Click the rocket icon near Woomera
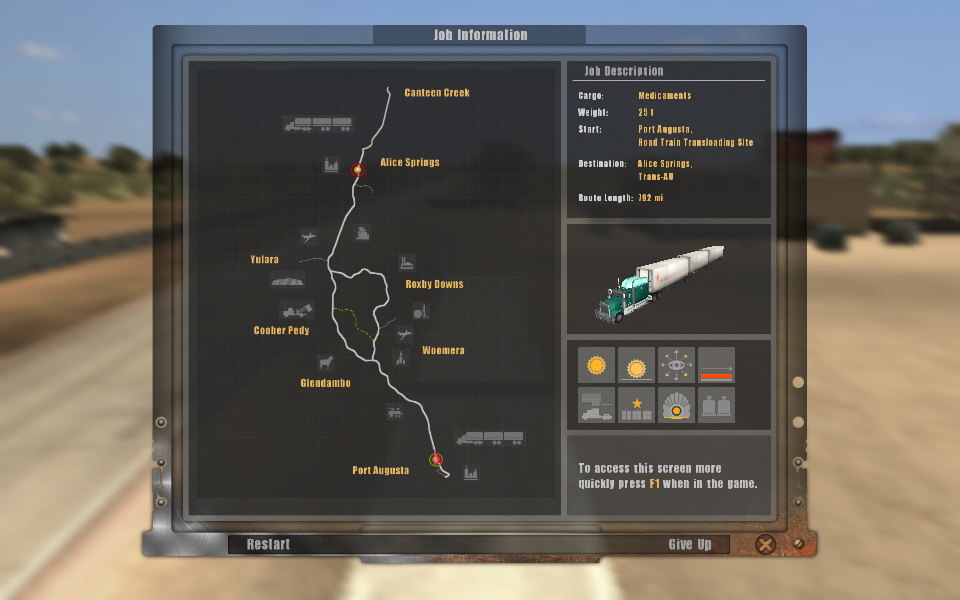The width and height of the screenshot is (960, 600). pos(400,358)
